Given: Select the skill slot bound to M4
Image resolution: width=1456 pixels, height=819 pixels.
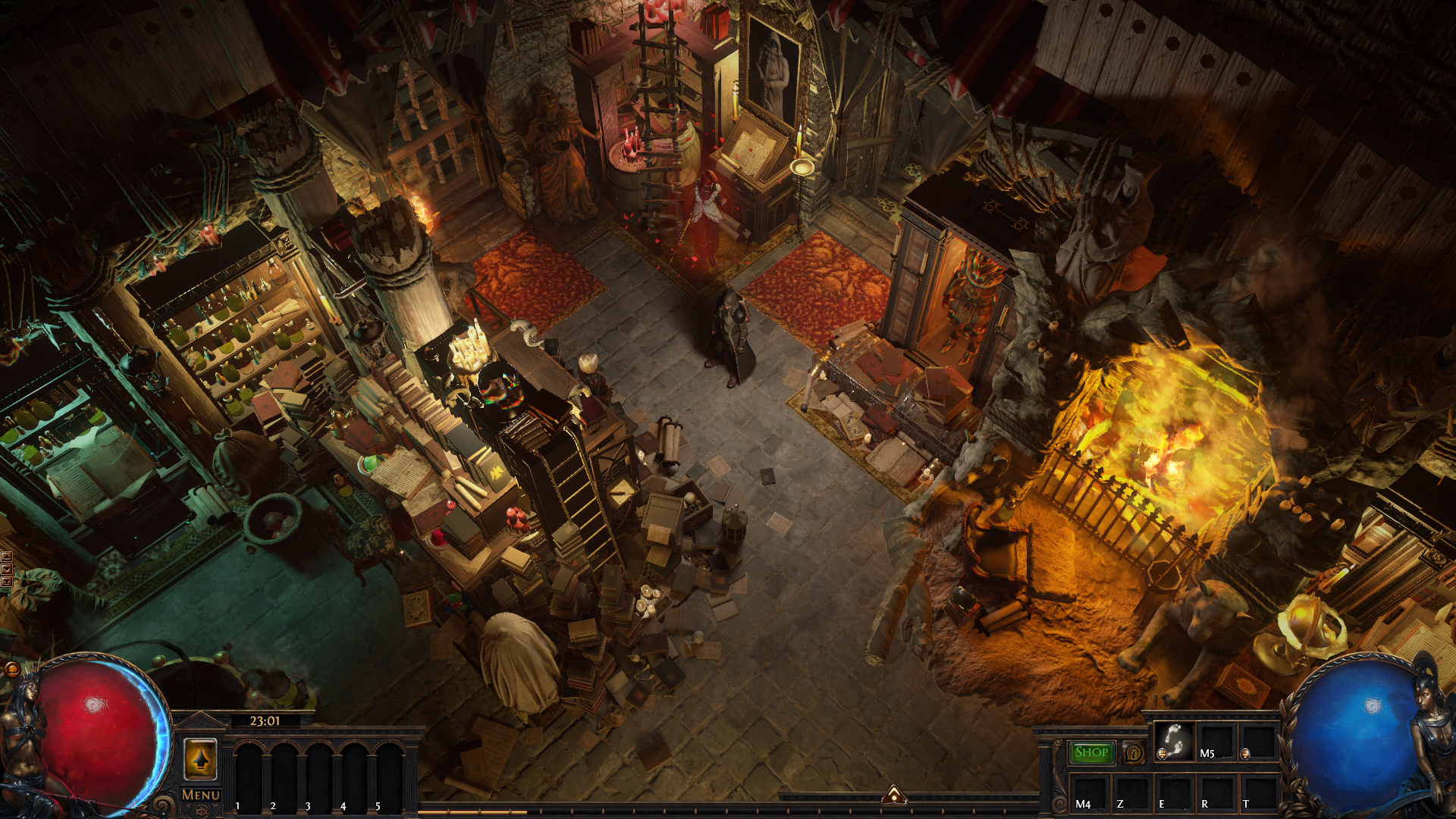Looking at the screenshot, I should point(1089,792).
